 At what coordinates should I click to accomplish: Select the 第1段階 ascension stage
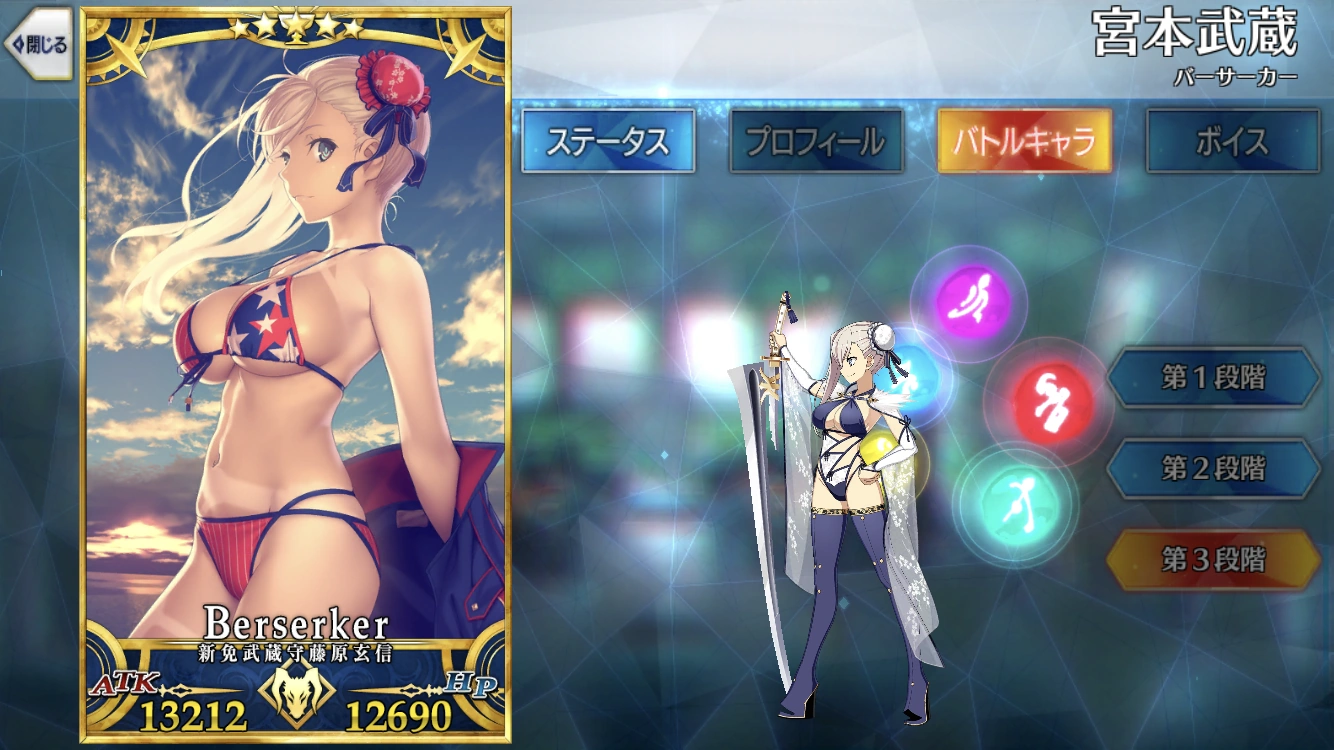1213,379
